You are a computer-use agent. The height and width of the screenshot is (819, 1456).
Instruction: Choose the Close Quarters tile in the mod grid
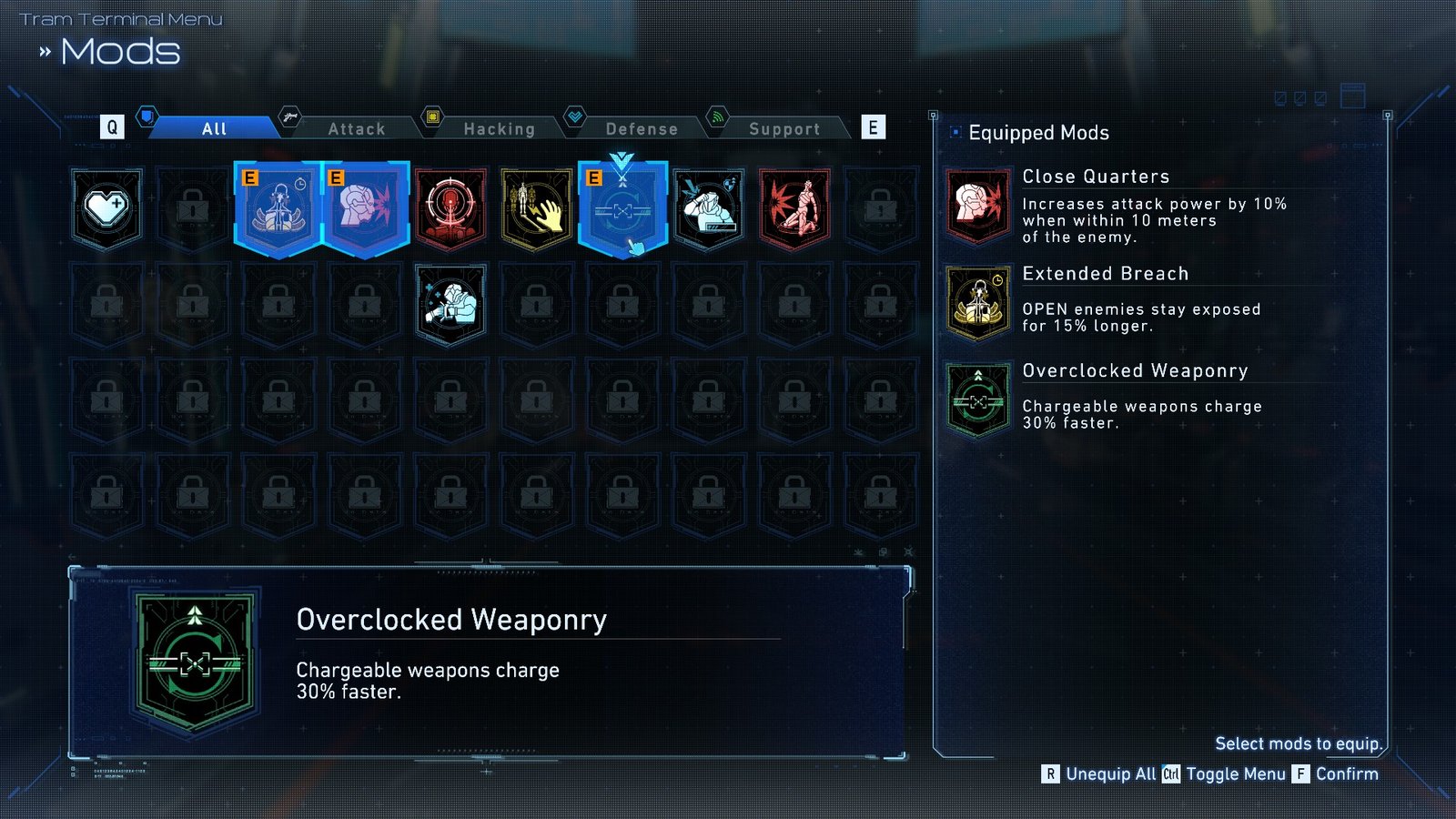click(x=365, y=208)
